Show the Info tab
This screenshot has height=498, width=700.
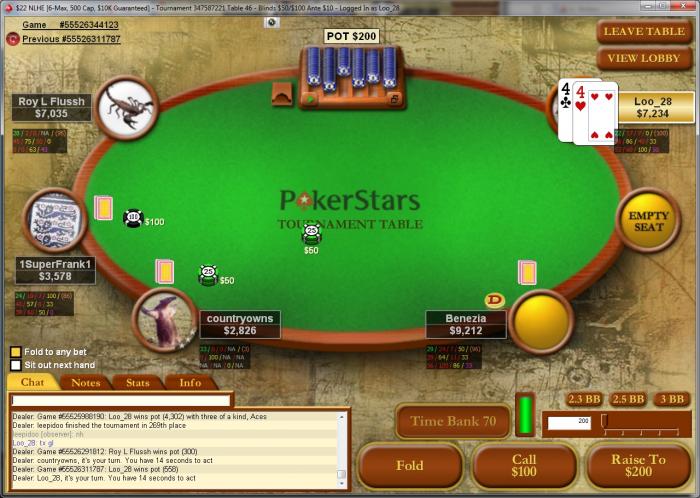pyautogui.click(x=189, y=382)
